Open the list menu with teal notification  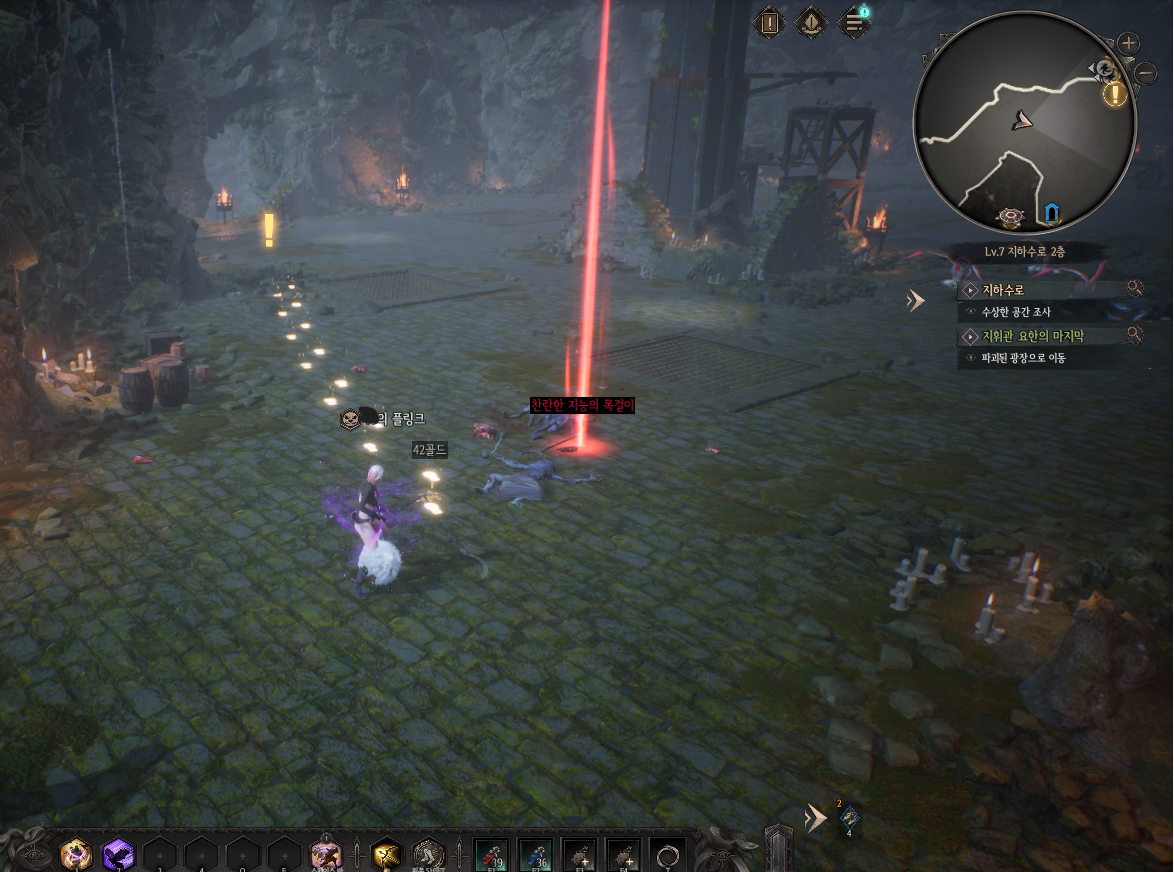pos(853,22)
